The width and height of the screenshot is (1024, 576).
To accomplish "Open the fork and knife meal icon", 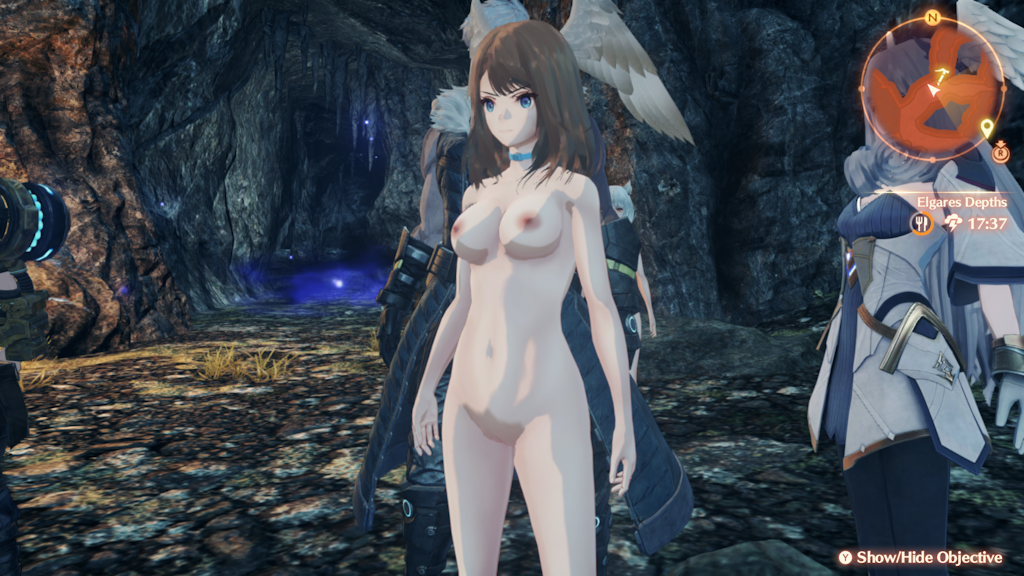I will click(x=921, y=223).
